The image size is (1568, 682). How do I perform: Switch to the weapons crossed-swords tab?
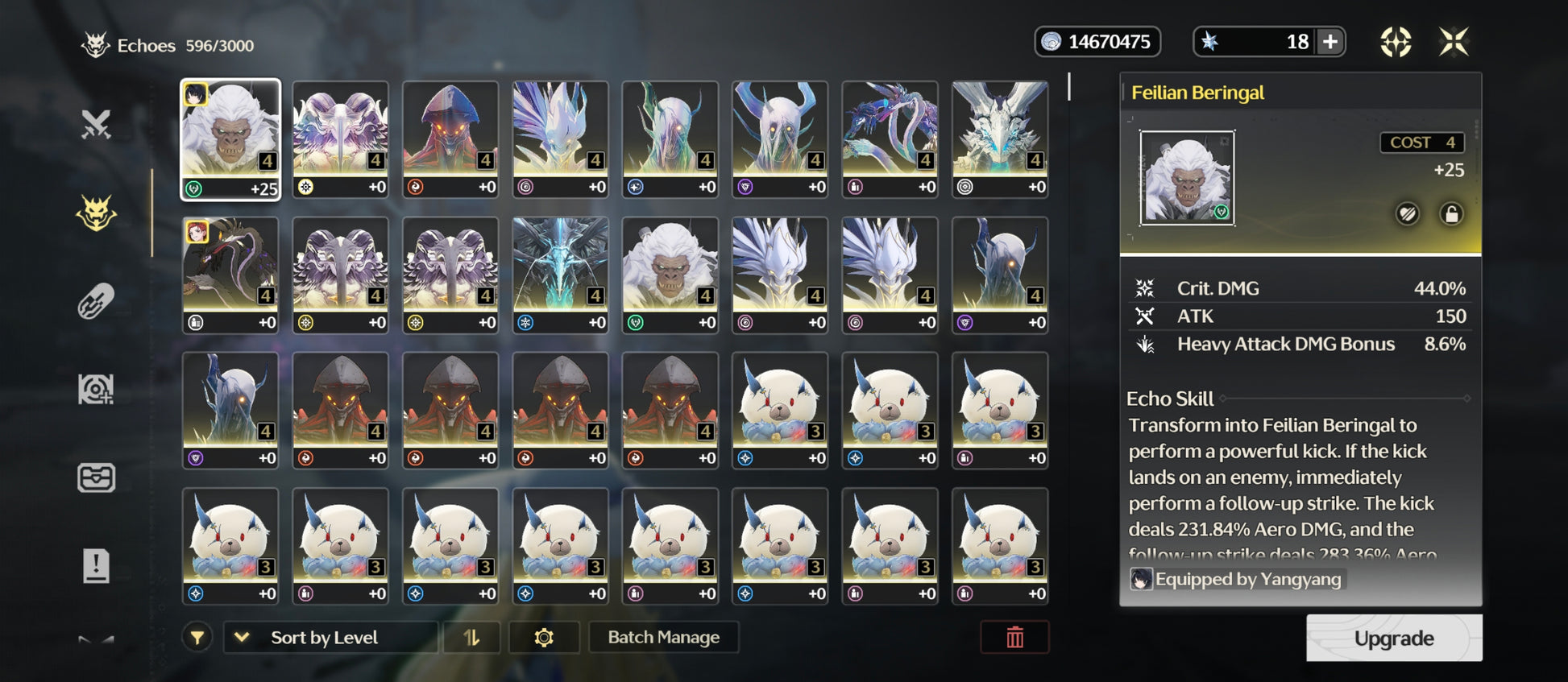tap(96, 125)
